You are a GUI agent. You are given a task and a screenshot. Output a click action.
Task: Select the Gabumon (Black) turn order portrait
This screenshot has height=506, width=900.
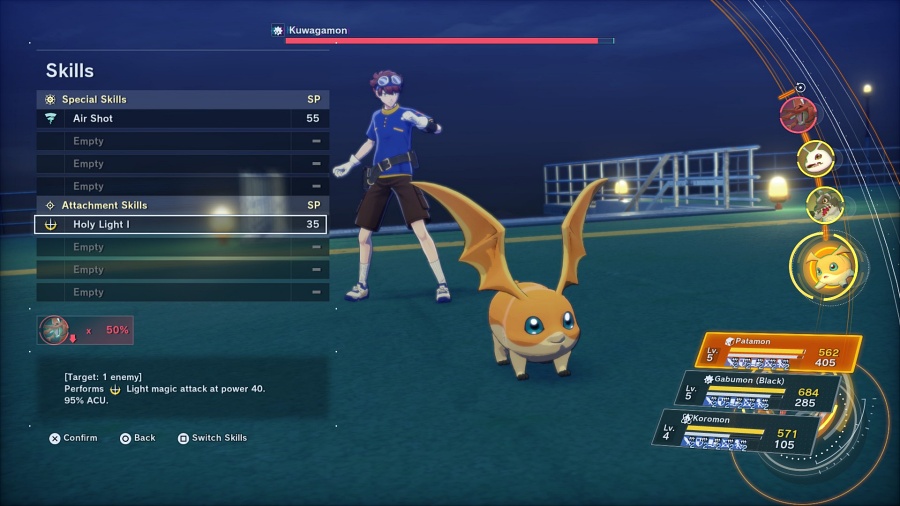[x=823, y=205]
